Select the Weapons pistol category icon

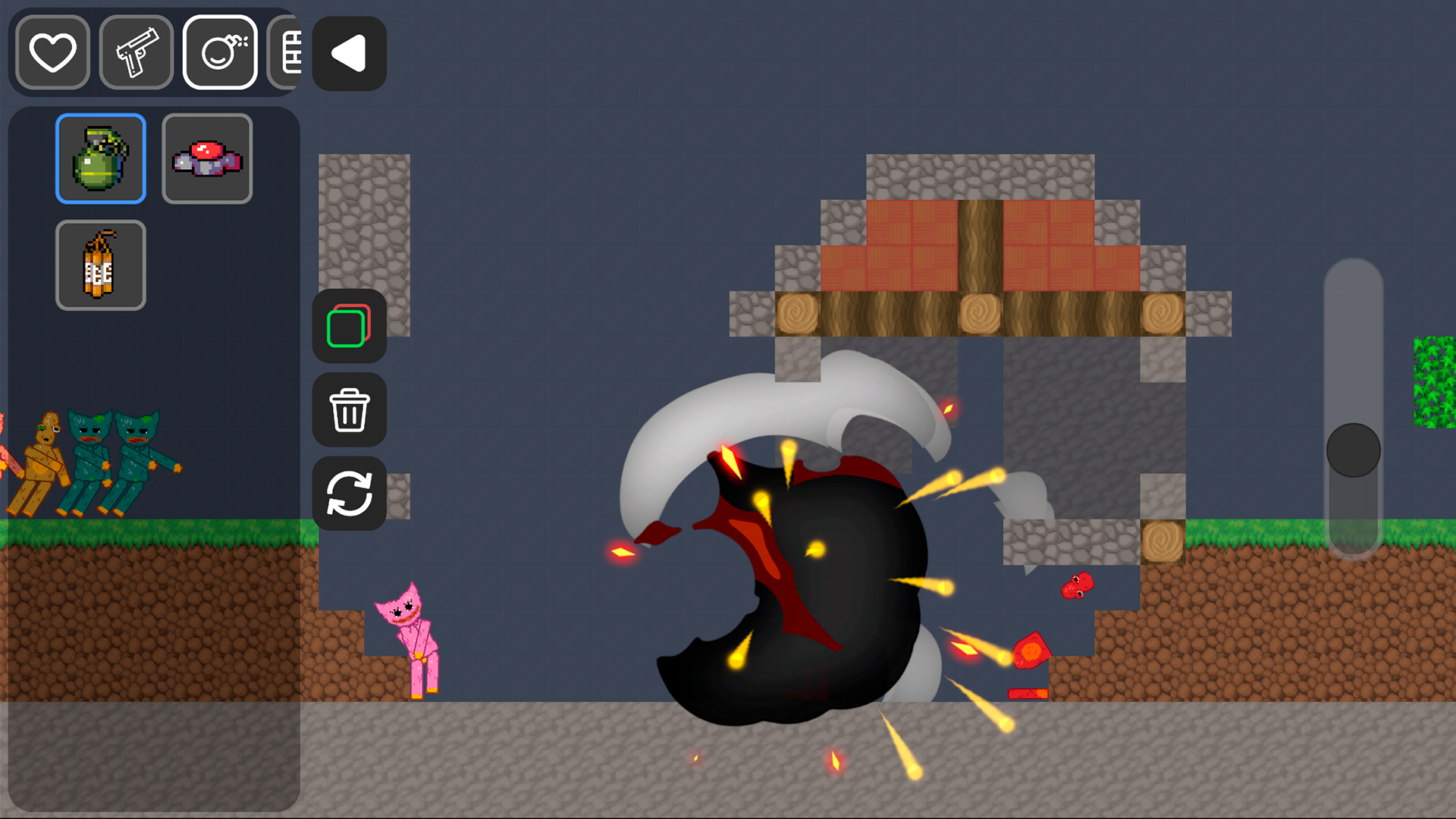tap(136, 53)
